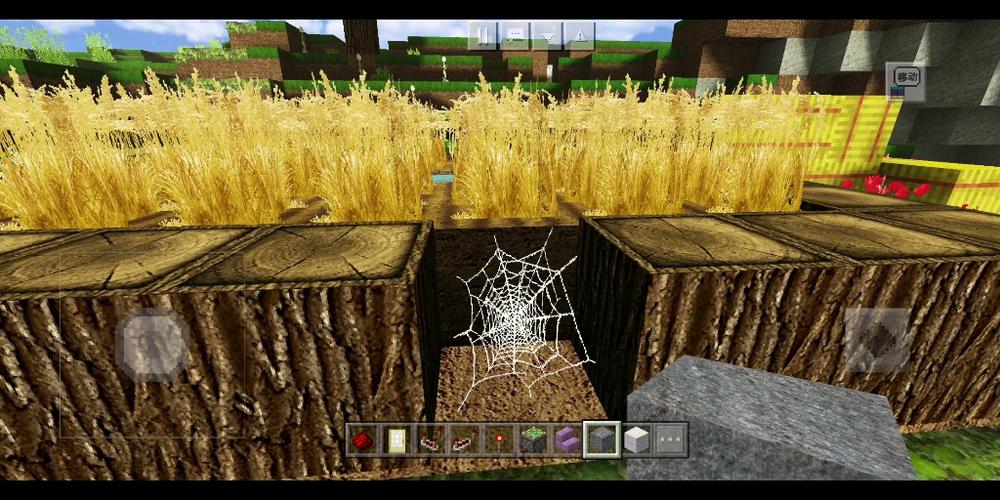The image size is (1000, 500).
Task: Select the white door hotbar slot
Action: 395,438
